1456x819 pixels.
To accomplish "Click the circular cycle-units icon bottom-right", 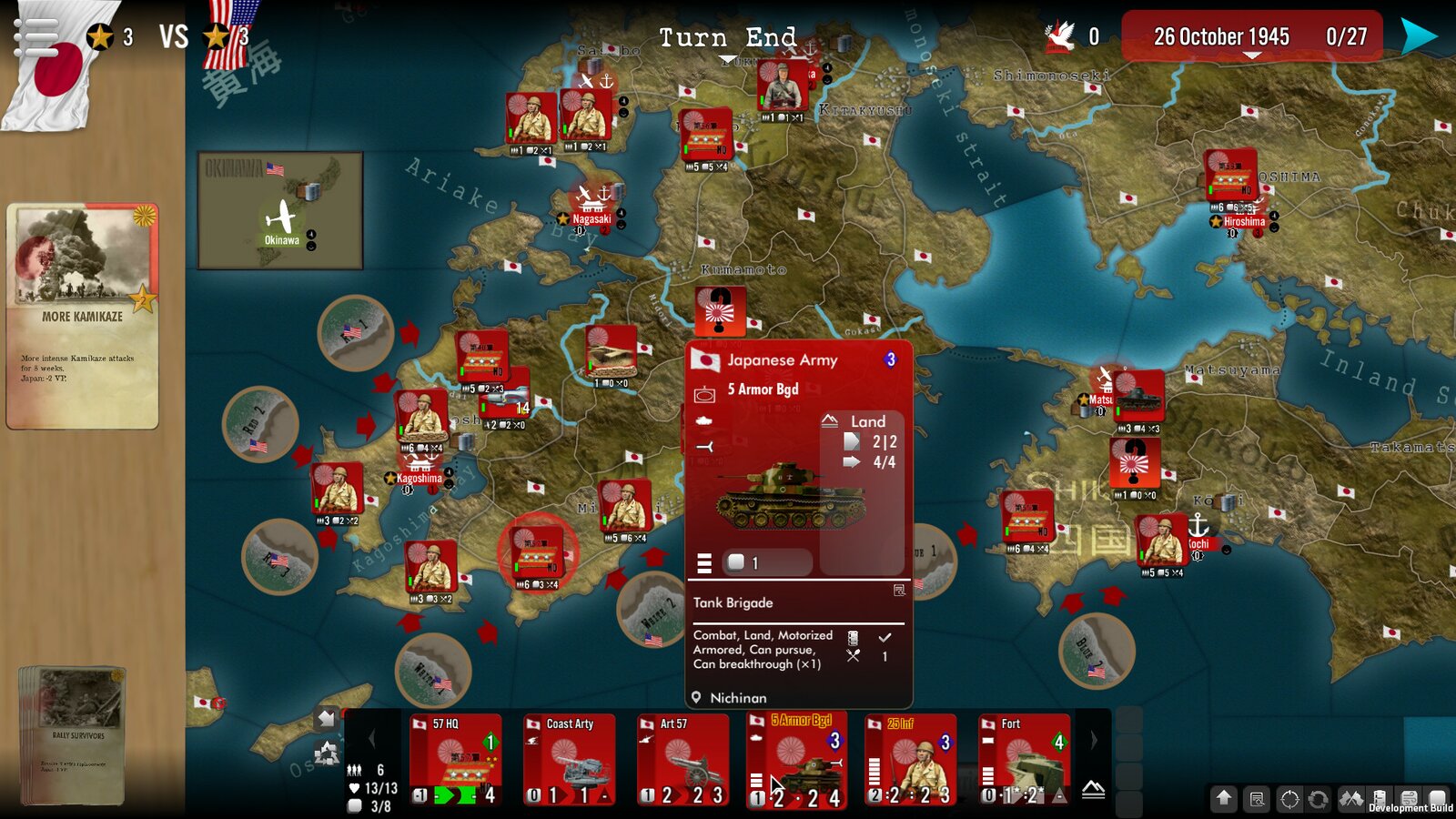I will click(x=1318, y=796).
